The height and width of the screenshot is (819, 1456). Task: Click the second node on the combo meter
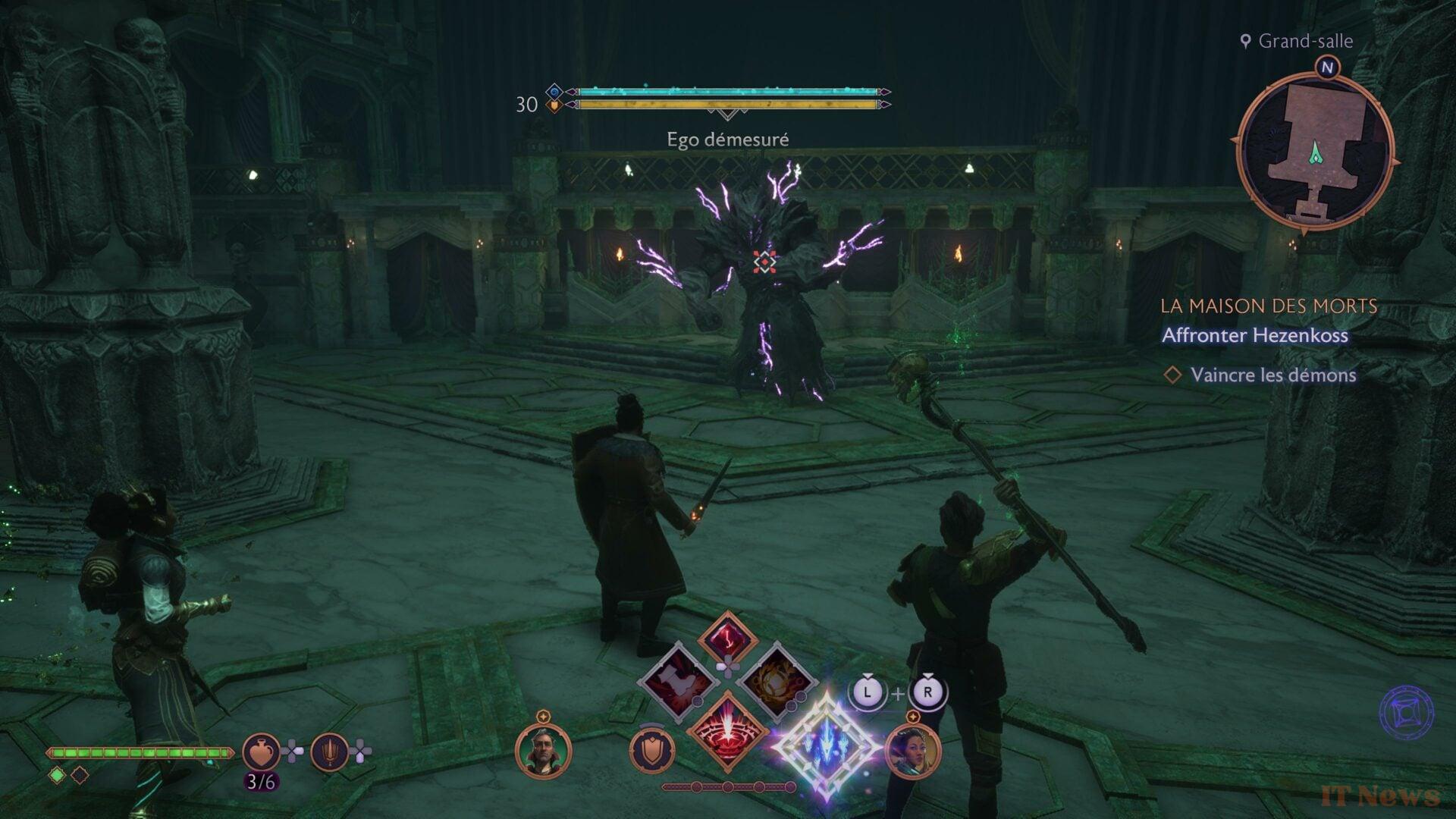[727, 787]
